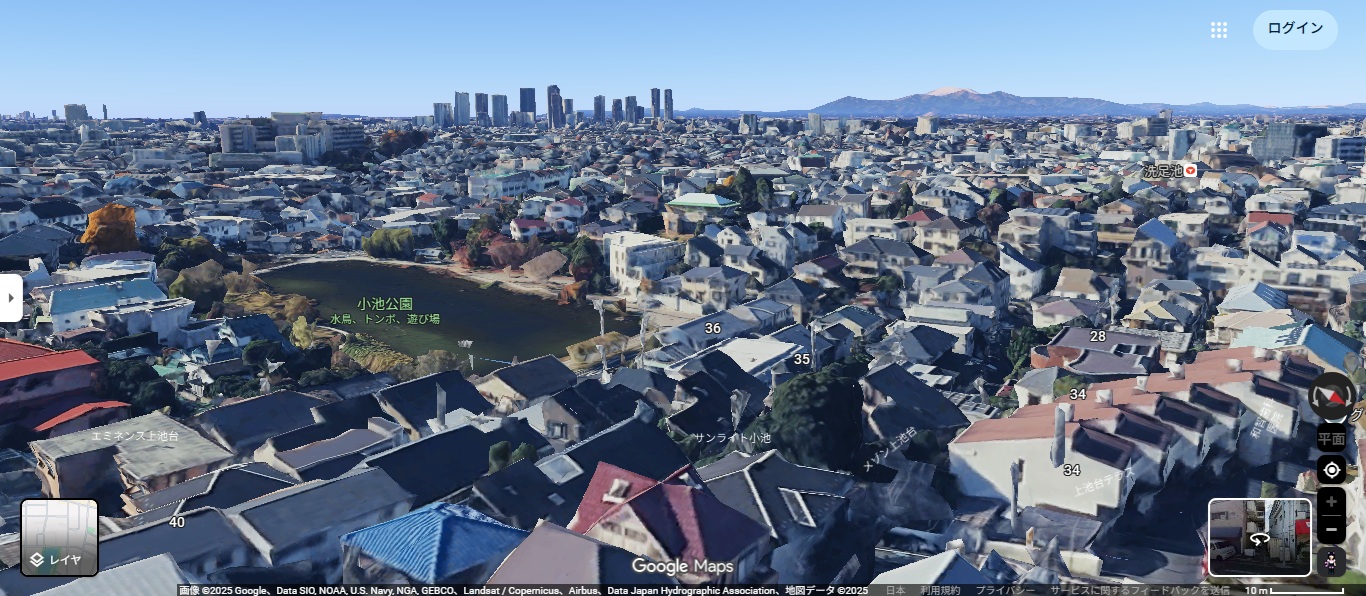This screenshot has height=596, width=1366.
Task: Expand the collapsed side panel arrow
Action: tap(10, 298)
